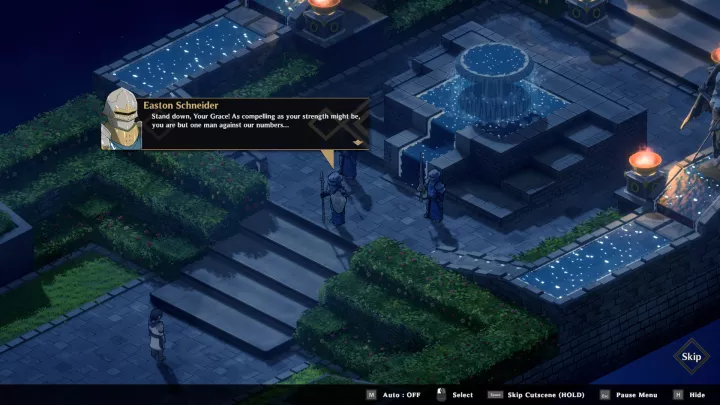Click the diamond Skip button
The height and width of the screenshot is (405, 720).
(x=690, y=356)
